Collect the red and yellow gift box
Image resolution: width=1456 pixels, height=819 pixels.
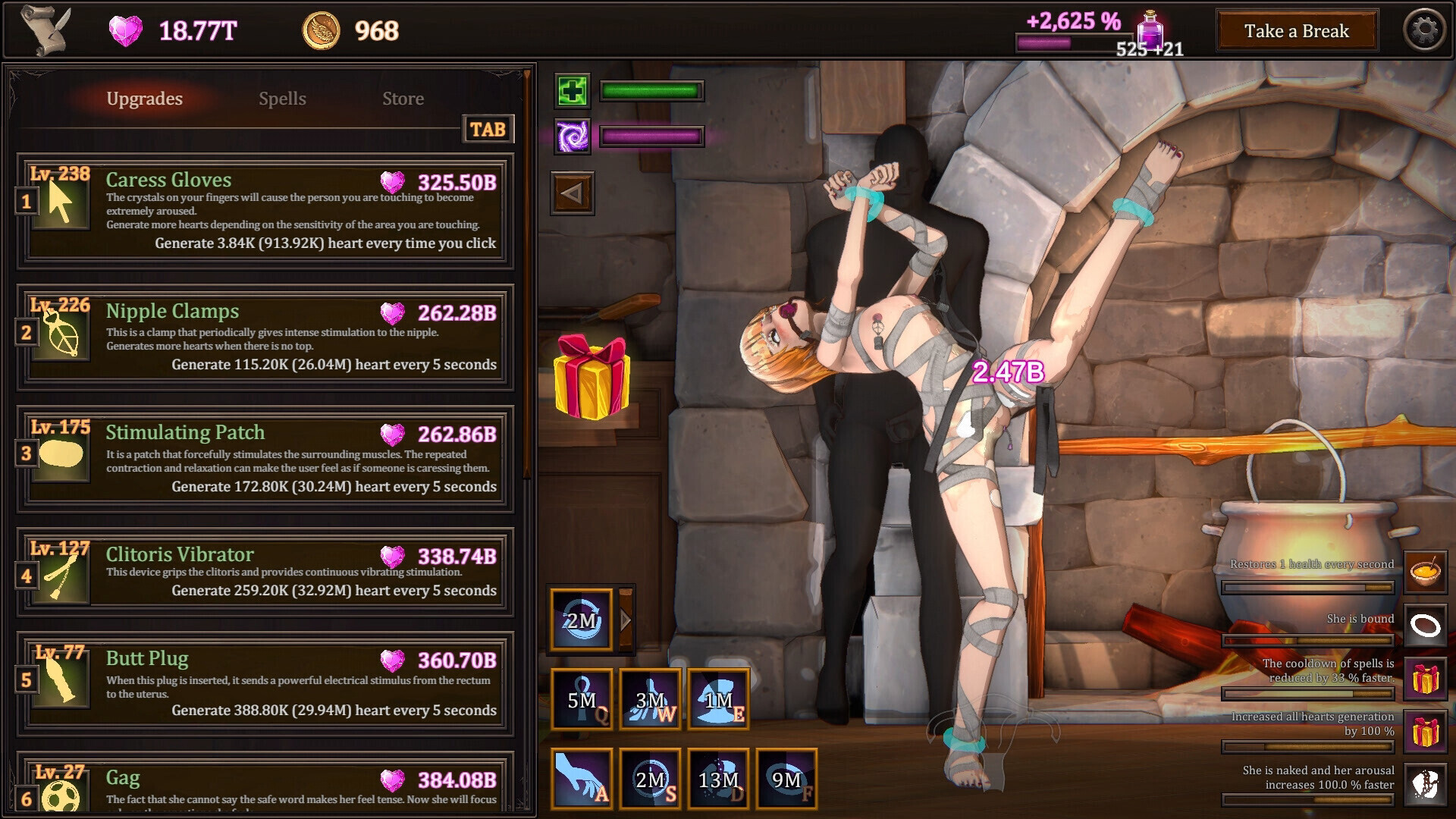click(x=591, y=377)
